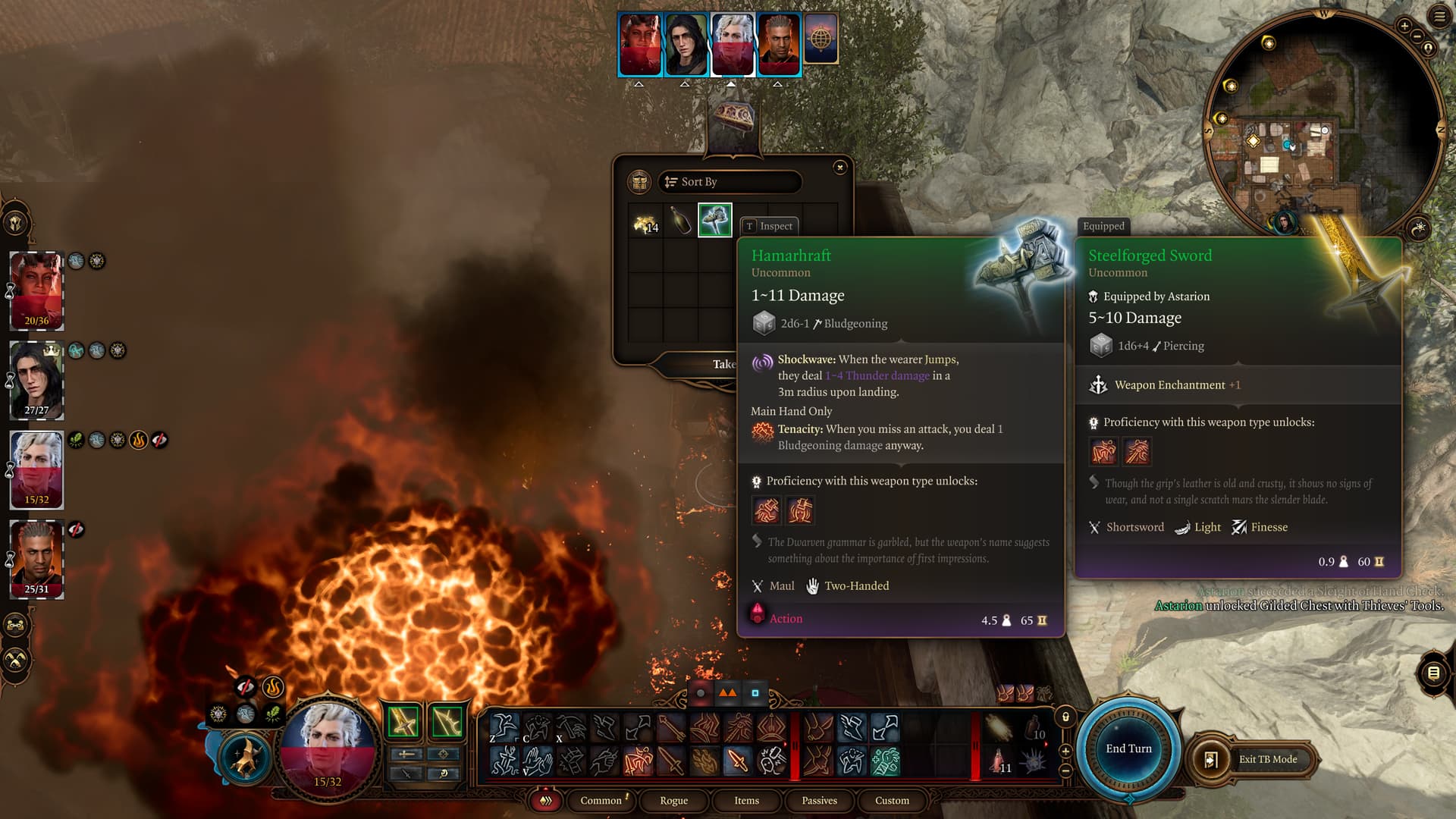Open the combat log panel button
Viewport: 1456px width, 819px height.
pyautogui.click(x=1433, y=673)
